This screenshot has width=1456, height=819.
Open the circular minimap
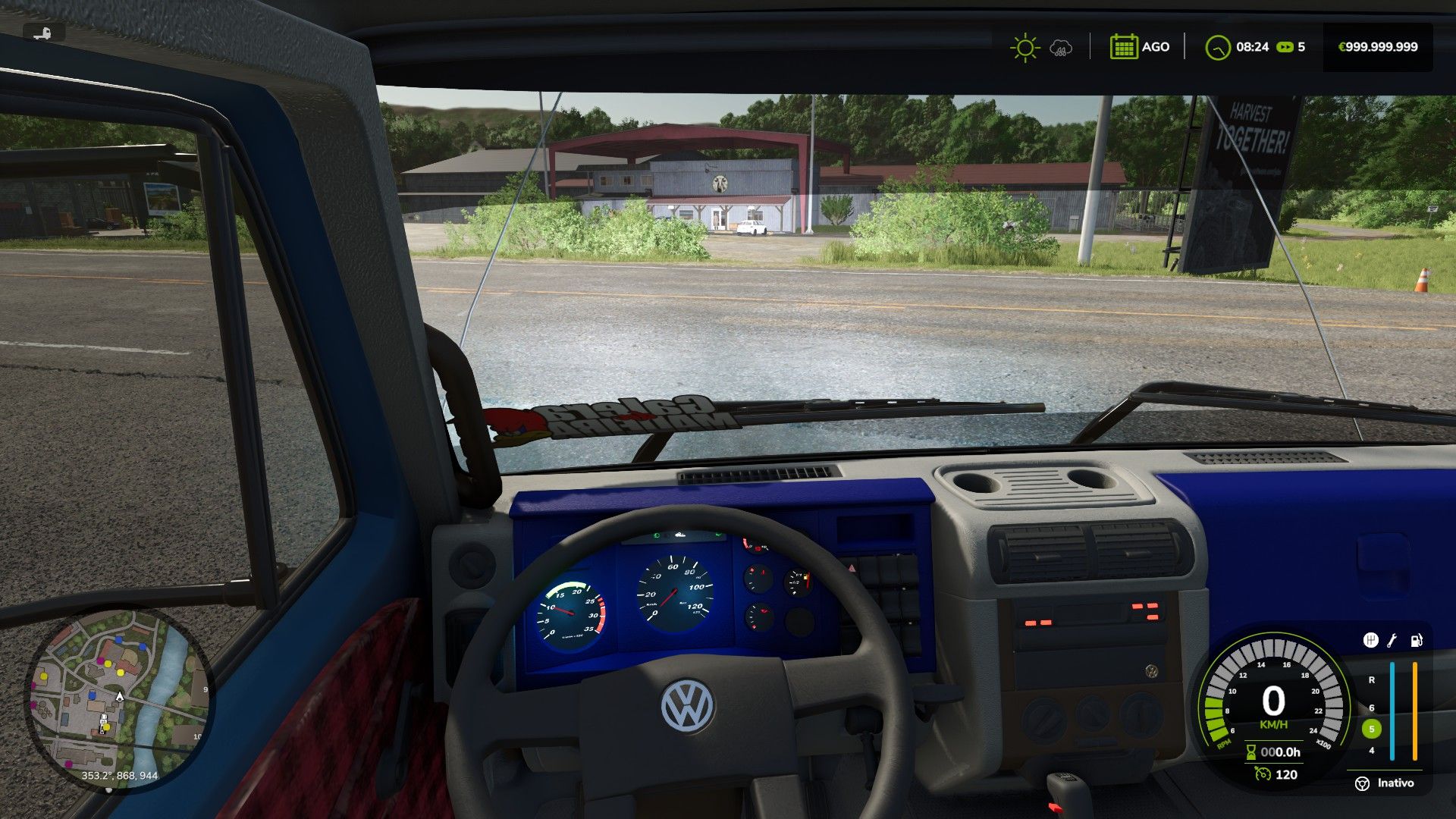(119, 699)
